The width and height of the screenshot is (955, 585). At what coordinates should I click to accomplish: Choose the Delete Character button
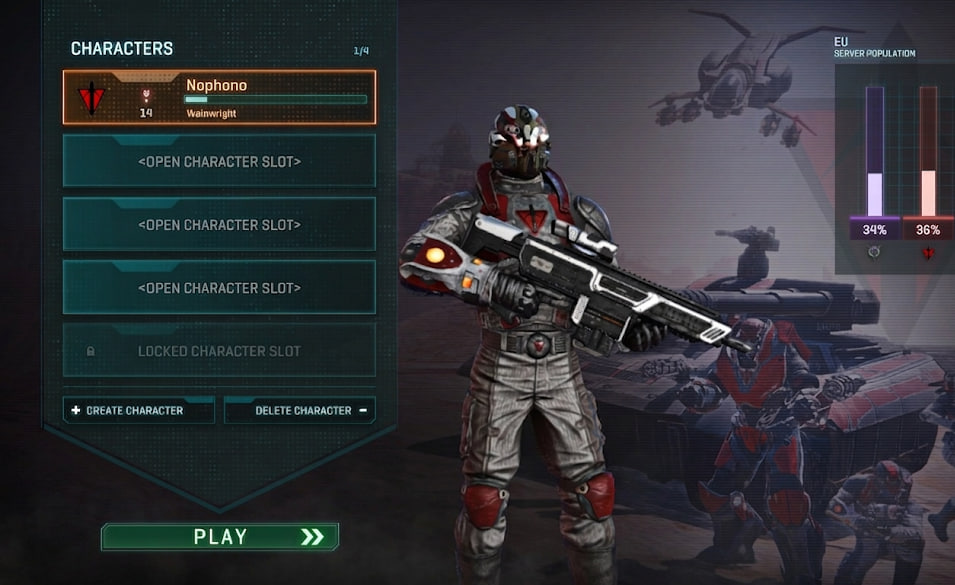click(x=300, y=410)
